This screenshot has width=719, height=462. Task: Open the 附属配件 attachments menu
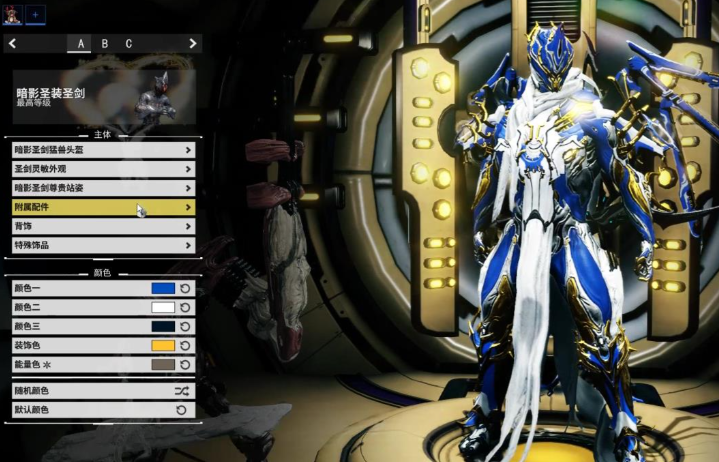[x=103, y=207]
